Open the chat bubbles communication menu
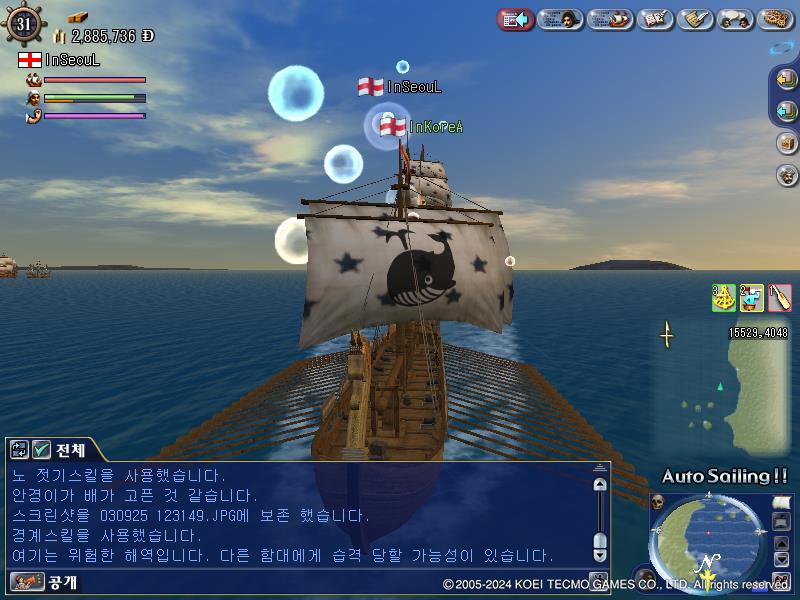This screenshot has width=800, height=600. click(x=736, y=19)
